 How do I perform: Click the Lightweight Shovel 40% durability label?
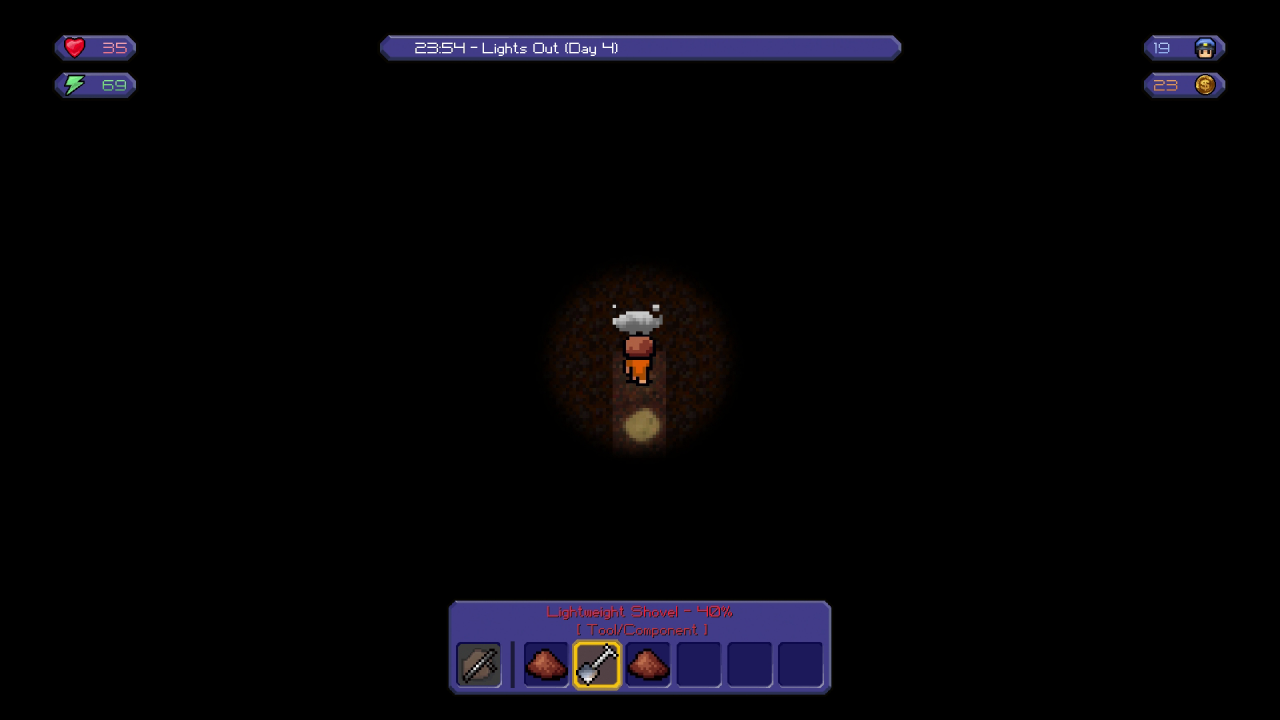[640, 612]
